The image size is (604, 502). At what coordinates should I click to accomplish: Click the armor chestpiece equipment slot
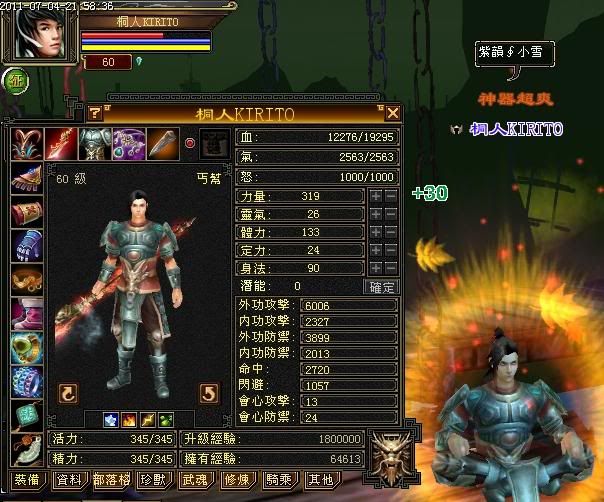[95, 143]
